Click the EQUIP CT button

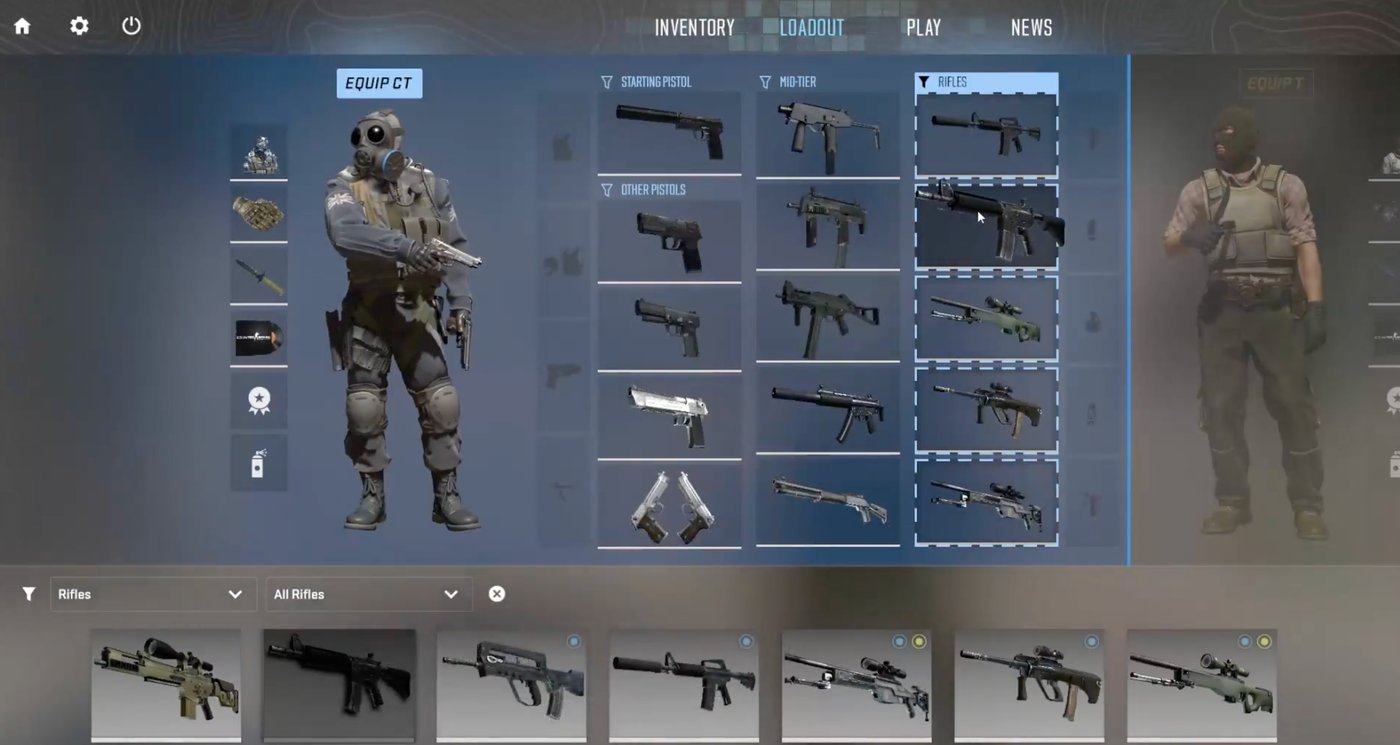tap(379, 83)
